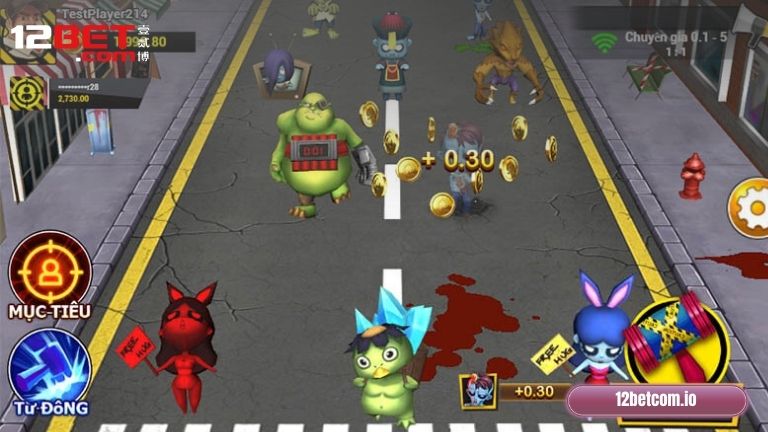
Task: Open the 12betcom.io watermark link
Action: click(x=656, y=400)
